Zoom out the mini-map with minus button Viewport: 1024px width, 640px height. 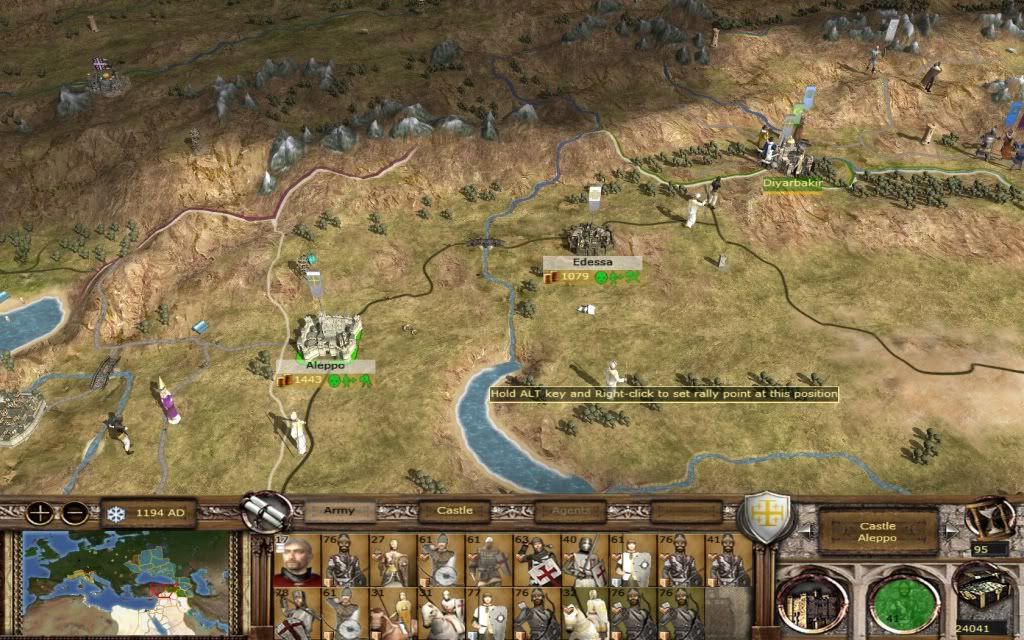point(75,513)
